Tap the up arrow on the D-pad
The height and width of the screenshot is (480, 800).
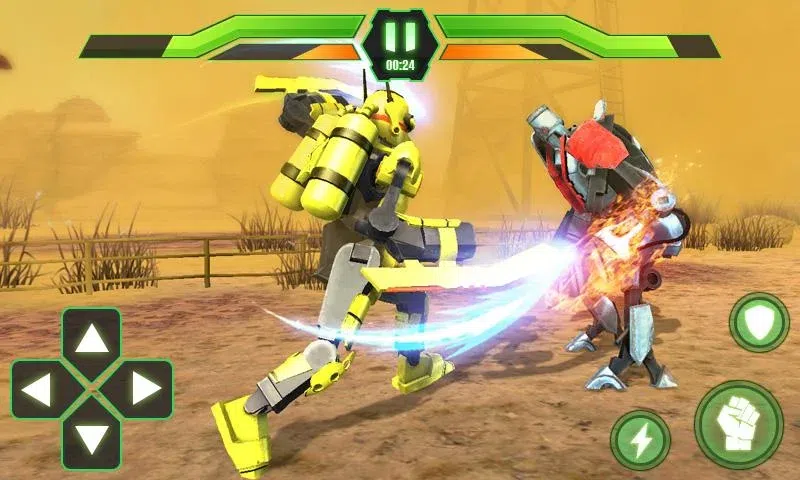point(92,340)
